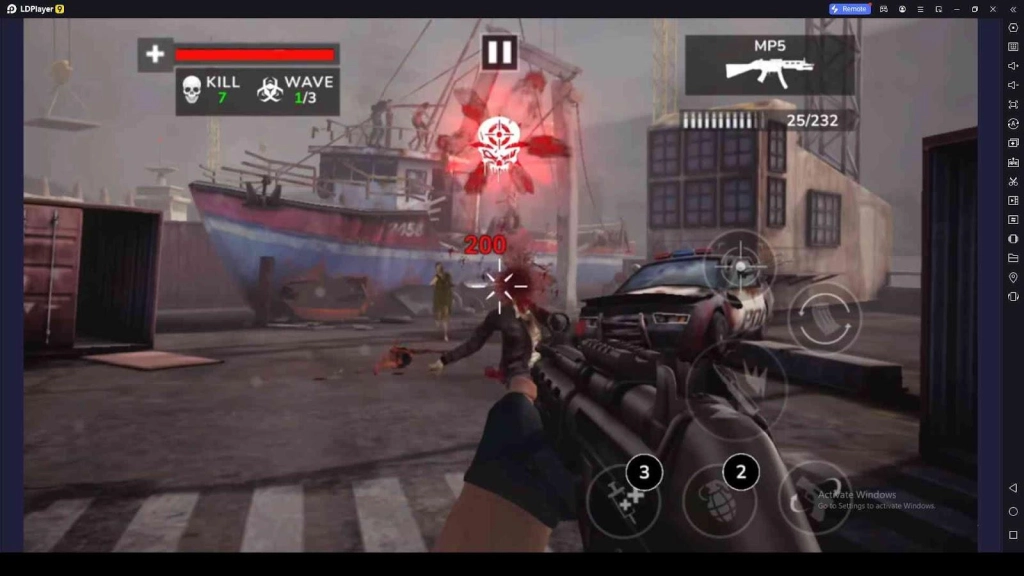Screen dimensions: 1024x576
Task: Fire using the bullet shoot button
Action: [737, 385]
